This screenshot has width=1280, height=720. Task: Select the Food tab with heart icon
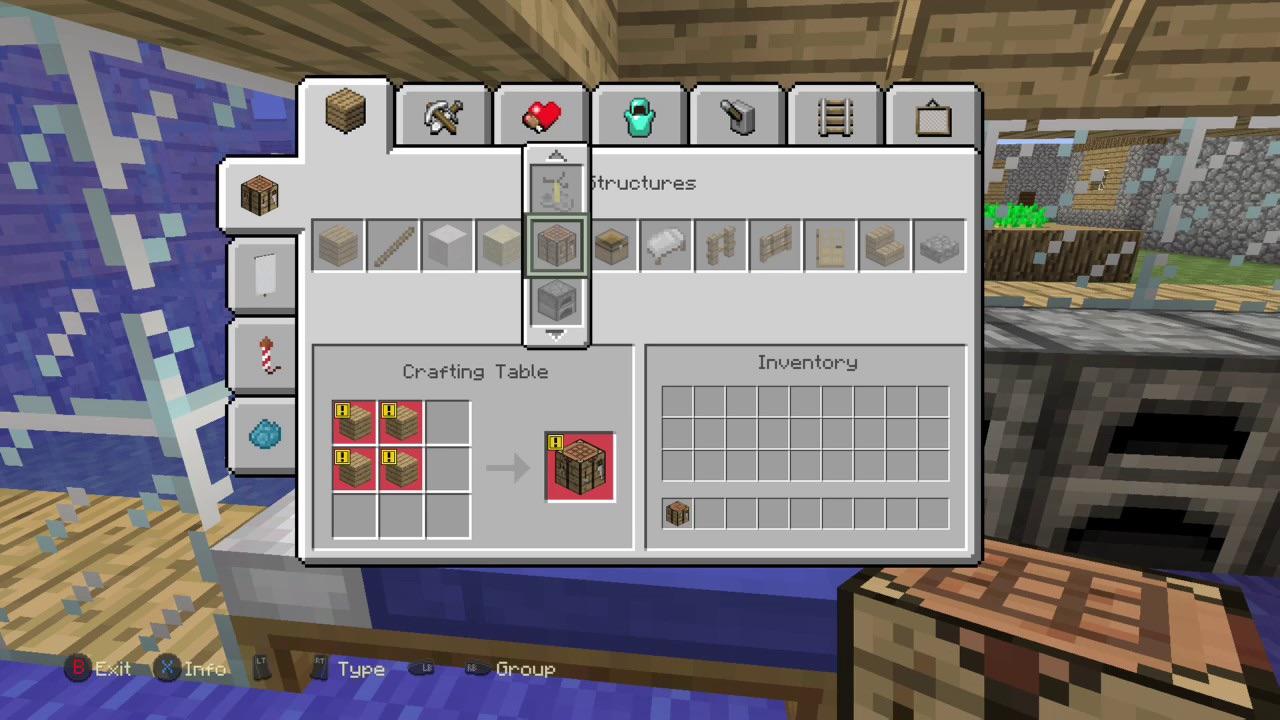(541, 113)
